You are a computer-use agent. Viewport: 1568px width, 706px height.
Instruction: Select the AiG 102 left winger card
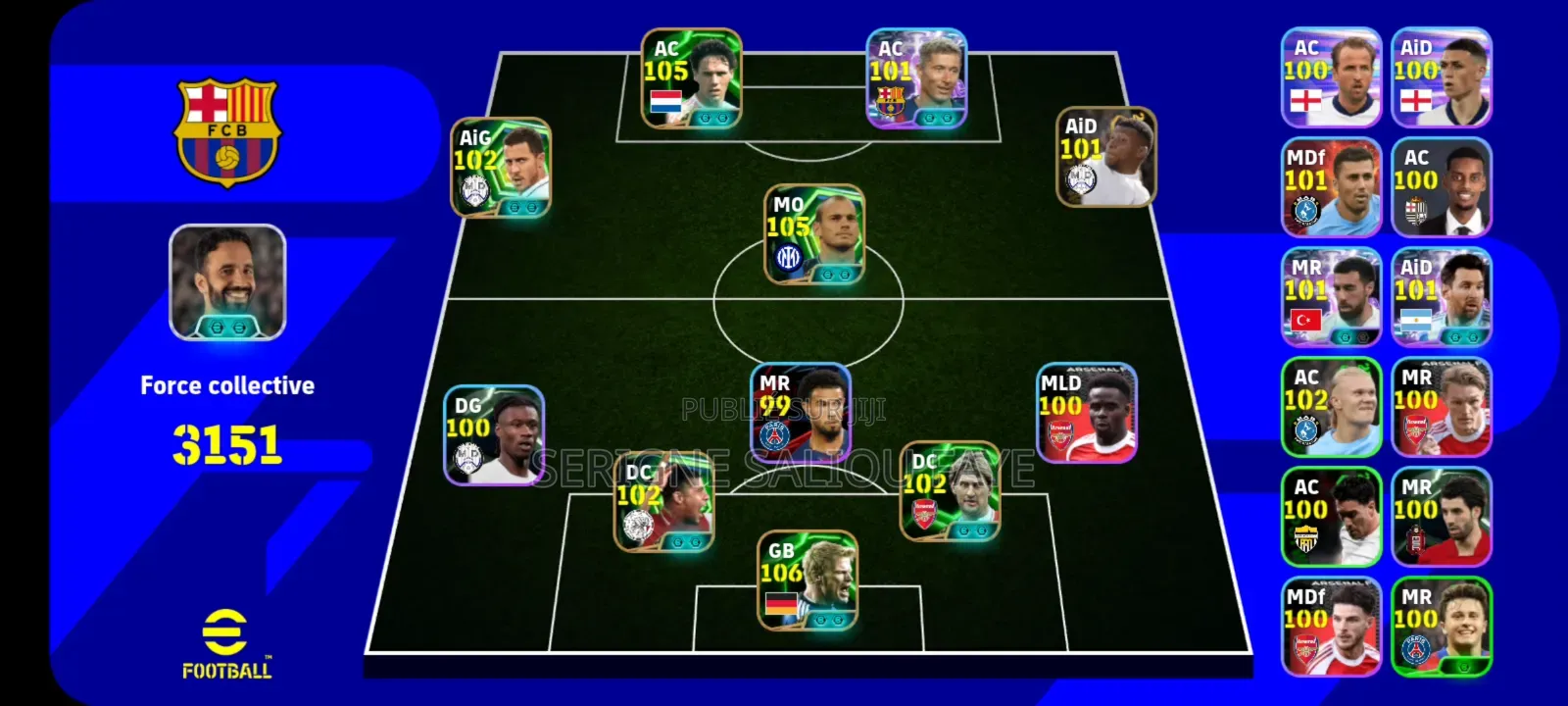[501, 168]
